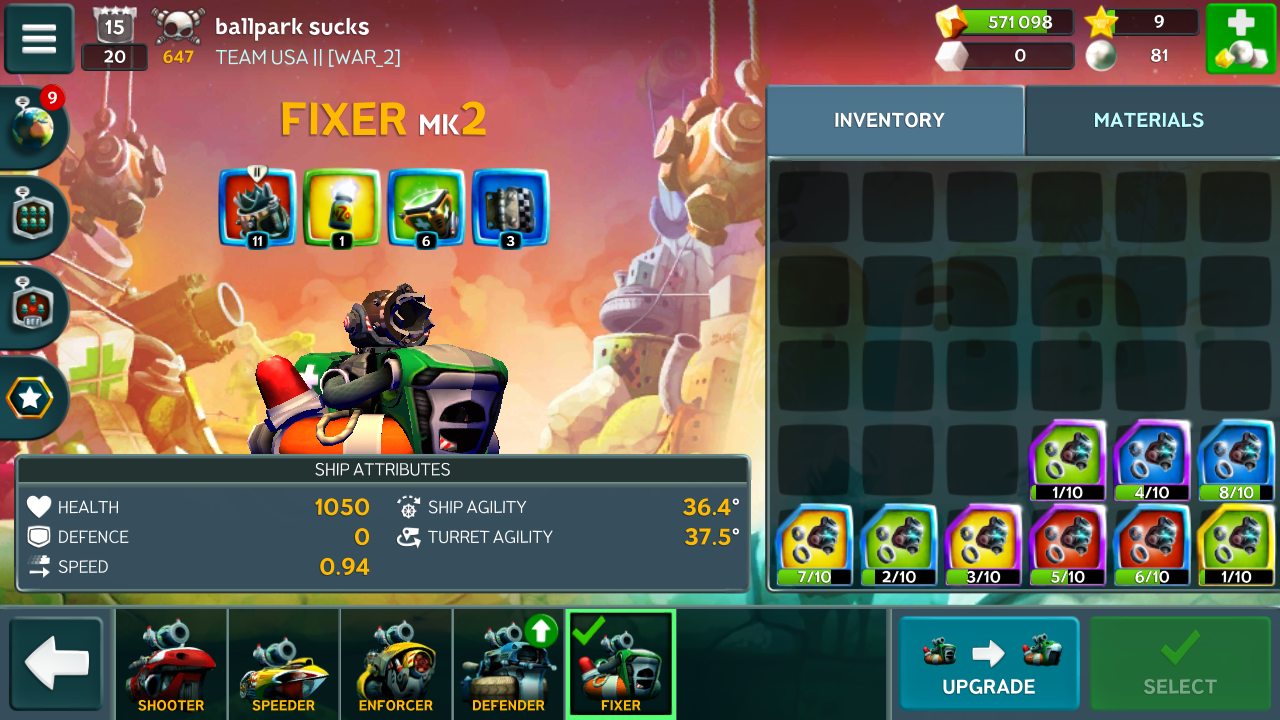Select the Enforcer ship
1280x720 pixels.
click(x=396, y=665)
